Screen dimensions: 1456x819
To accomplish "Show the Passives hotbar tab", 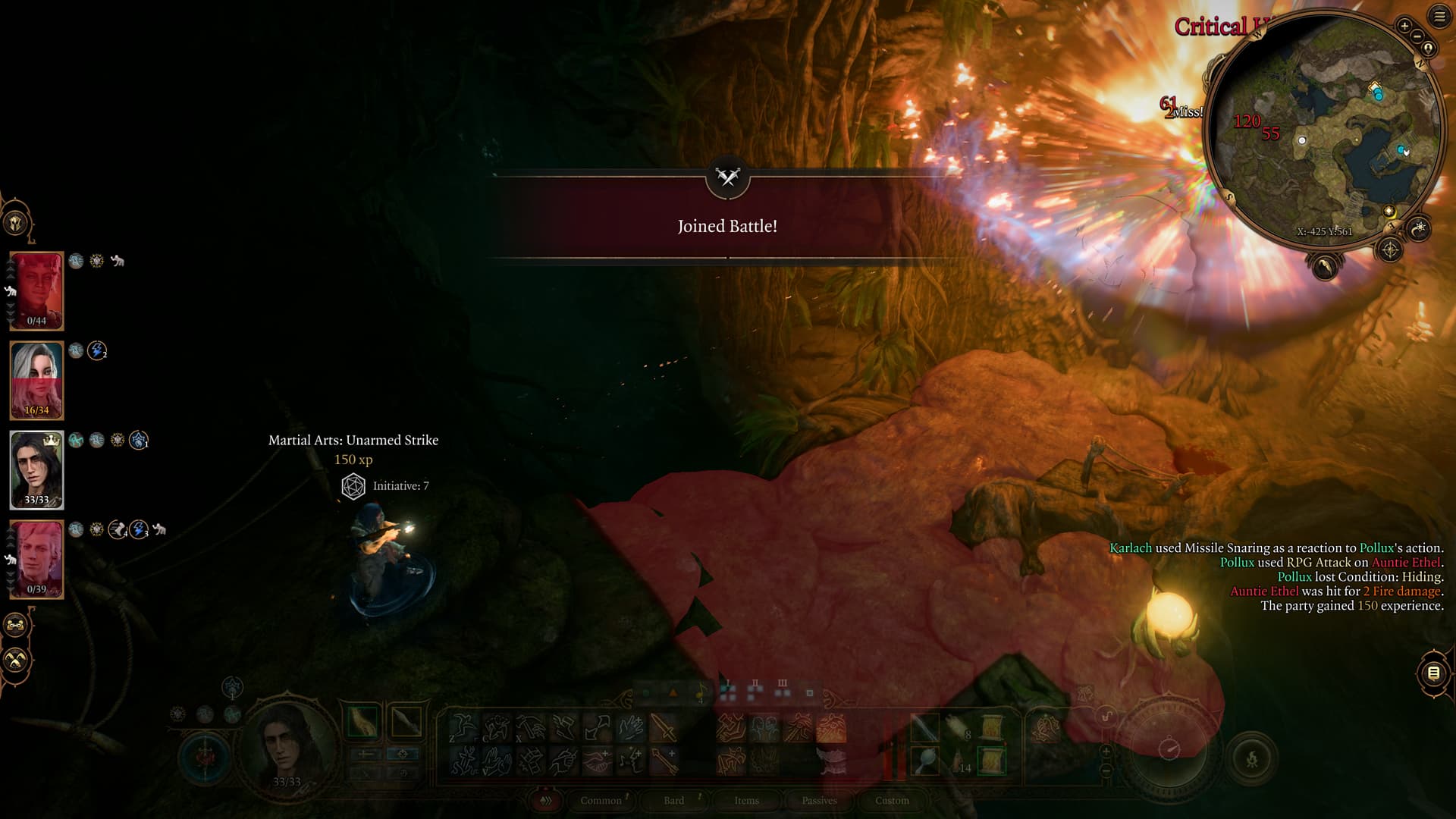I will click(x=819, y=800).
